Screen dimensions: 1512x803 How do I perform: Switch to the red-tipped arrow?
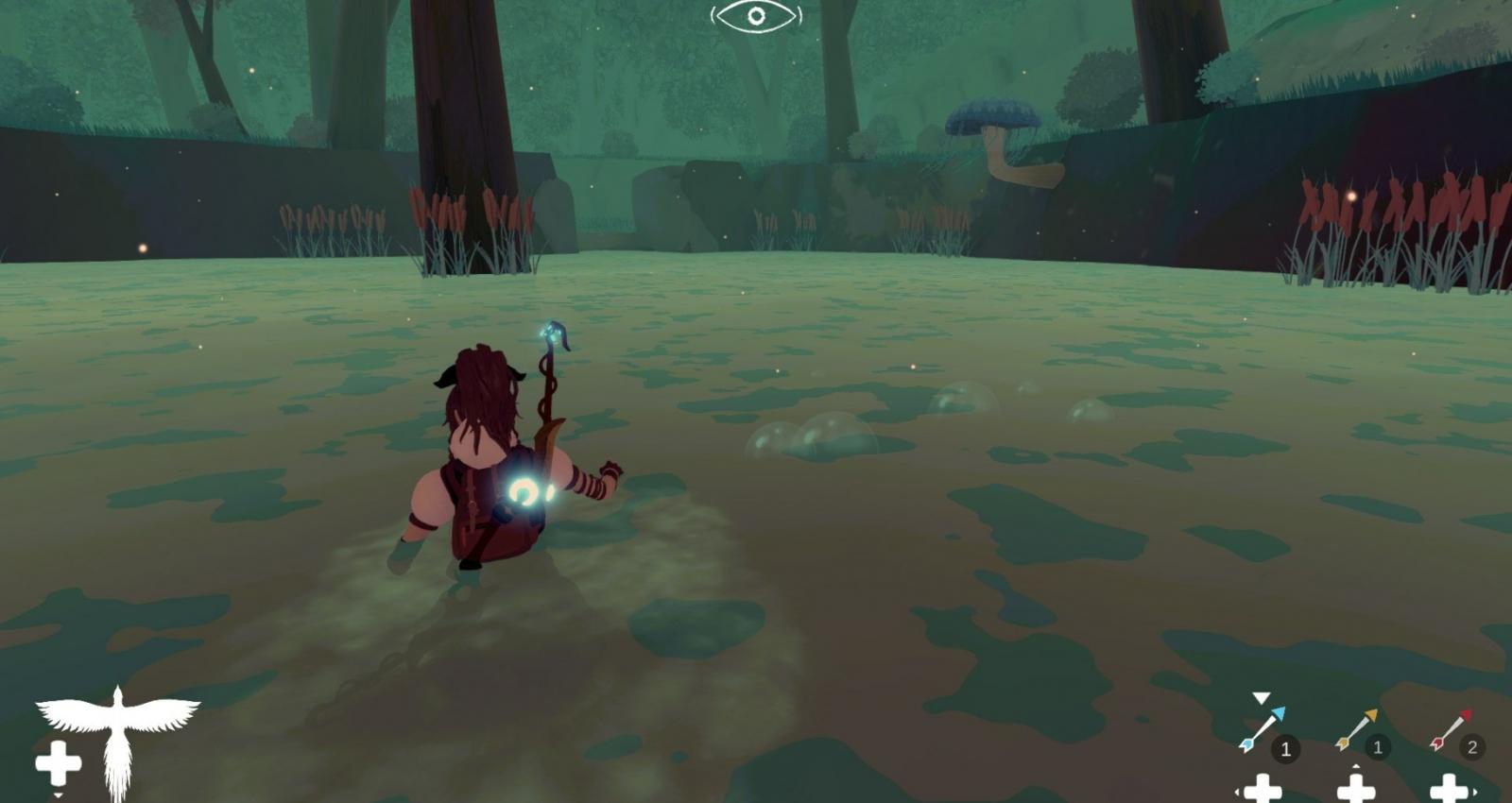[1451, 730]
